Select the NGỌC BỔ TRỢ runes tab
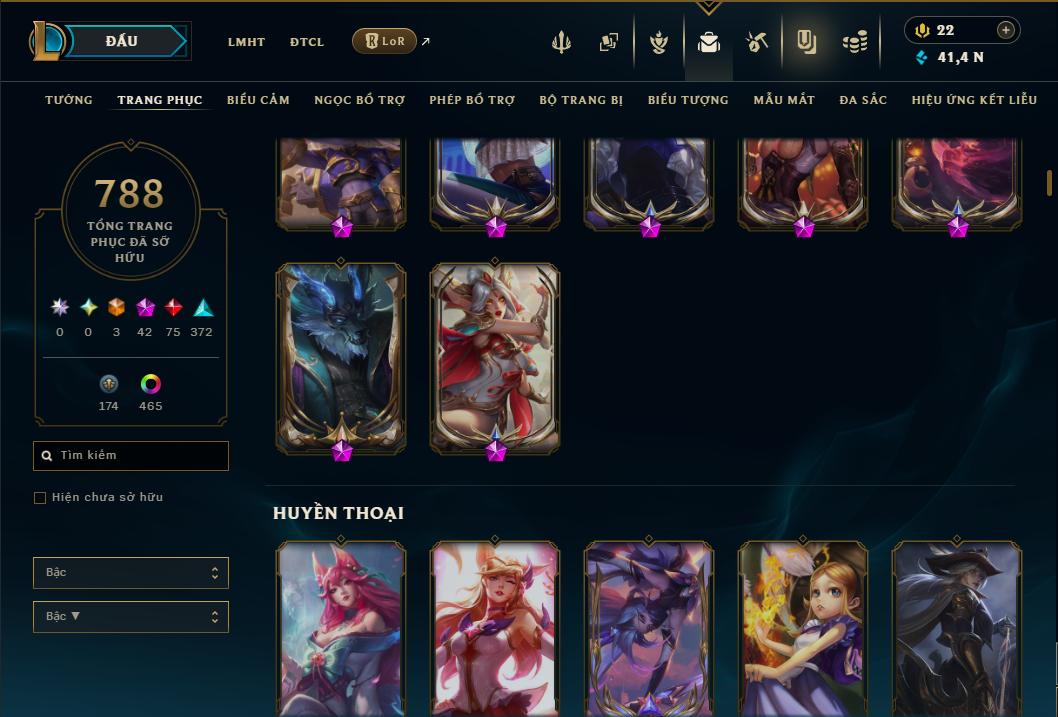The height and width of the screenshot is (717, 1058). click(359, 100)
